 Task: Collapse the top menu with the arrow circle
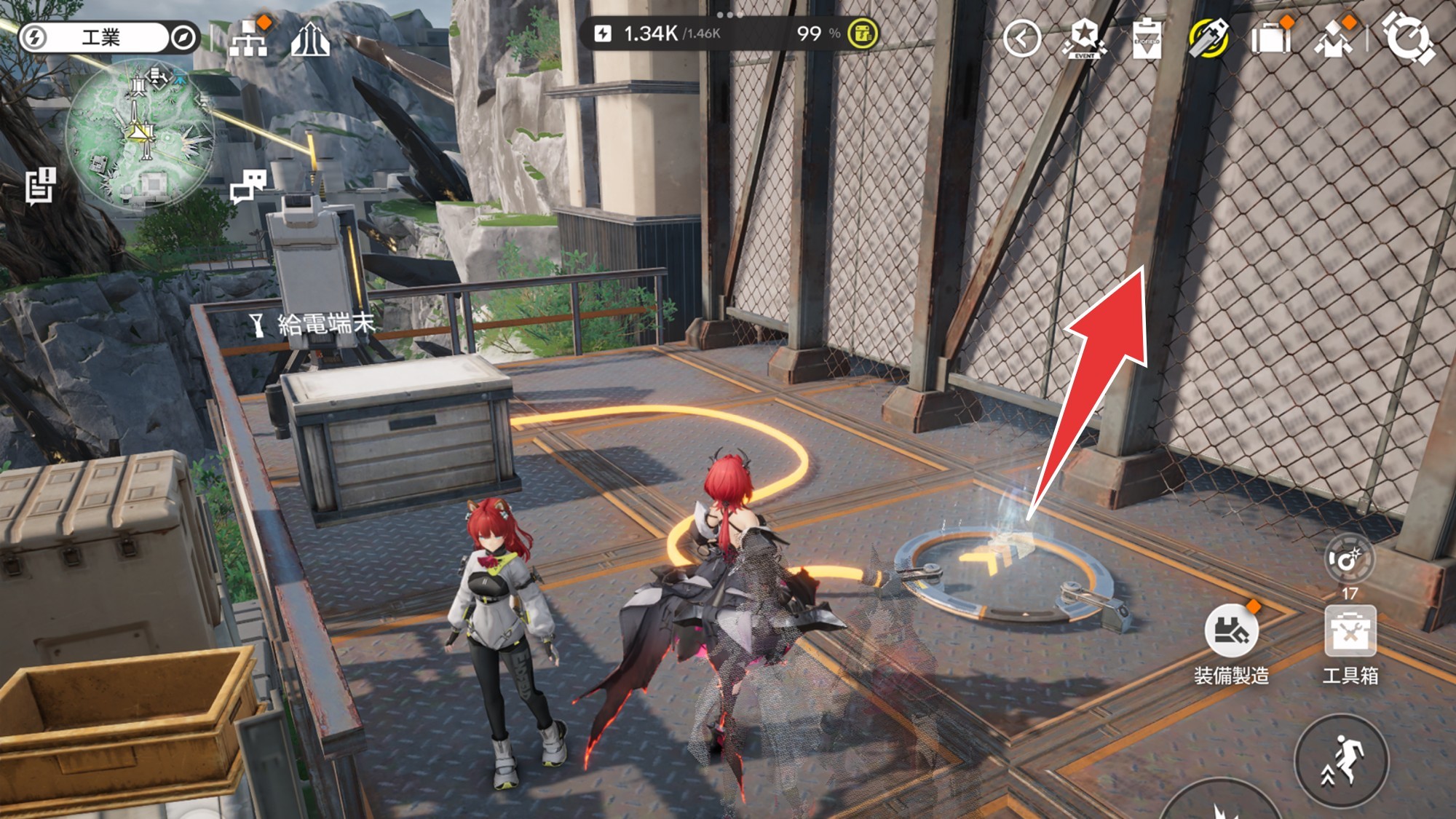(x=1021, y=38)
